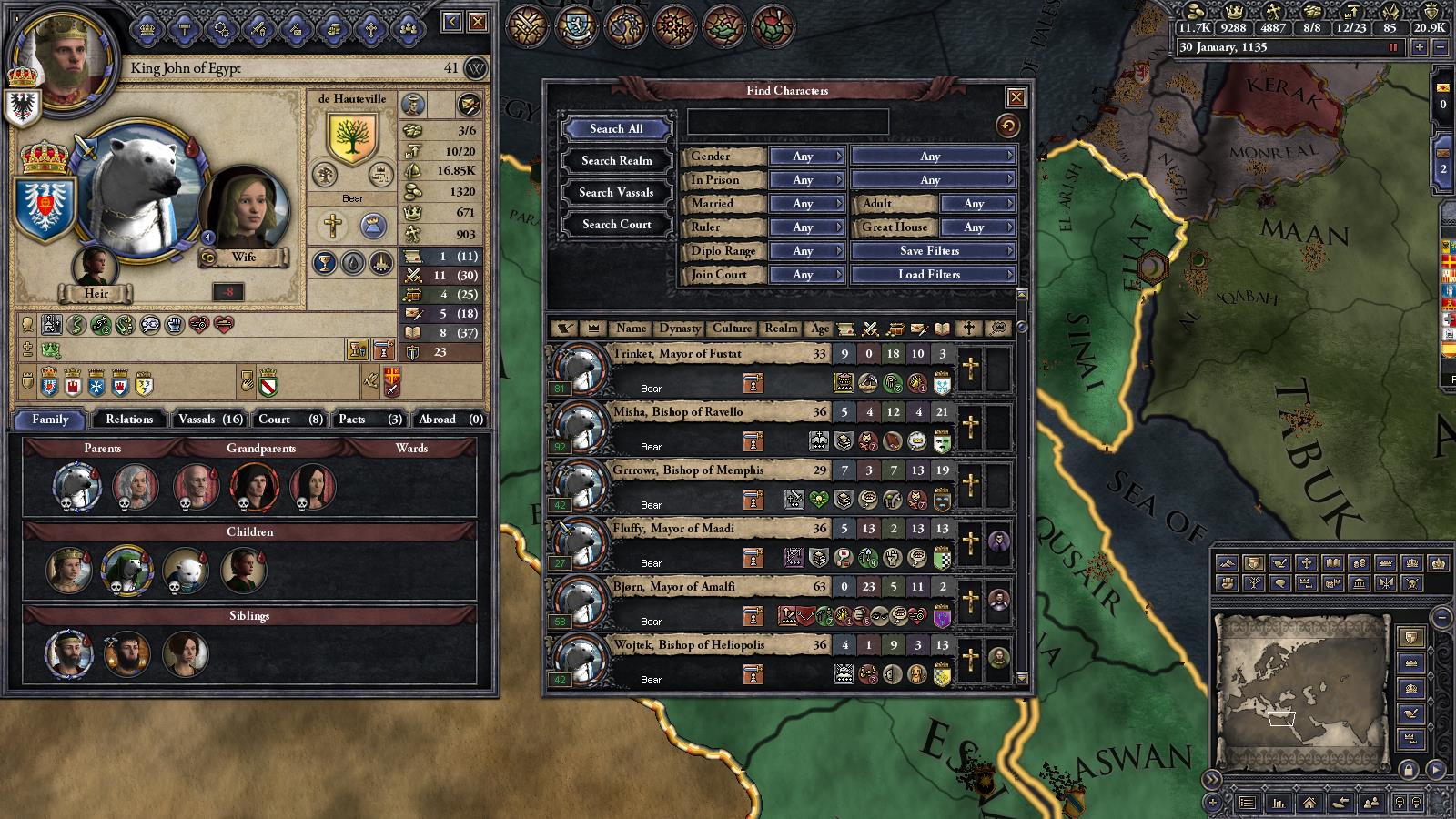The width and height of the screenshot is (1456, 819).
Task: Open the laws view (gears stained-glass icon)
Action: tap(676, 27)
